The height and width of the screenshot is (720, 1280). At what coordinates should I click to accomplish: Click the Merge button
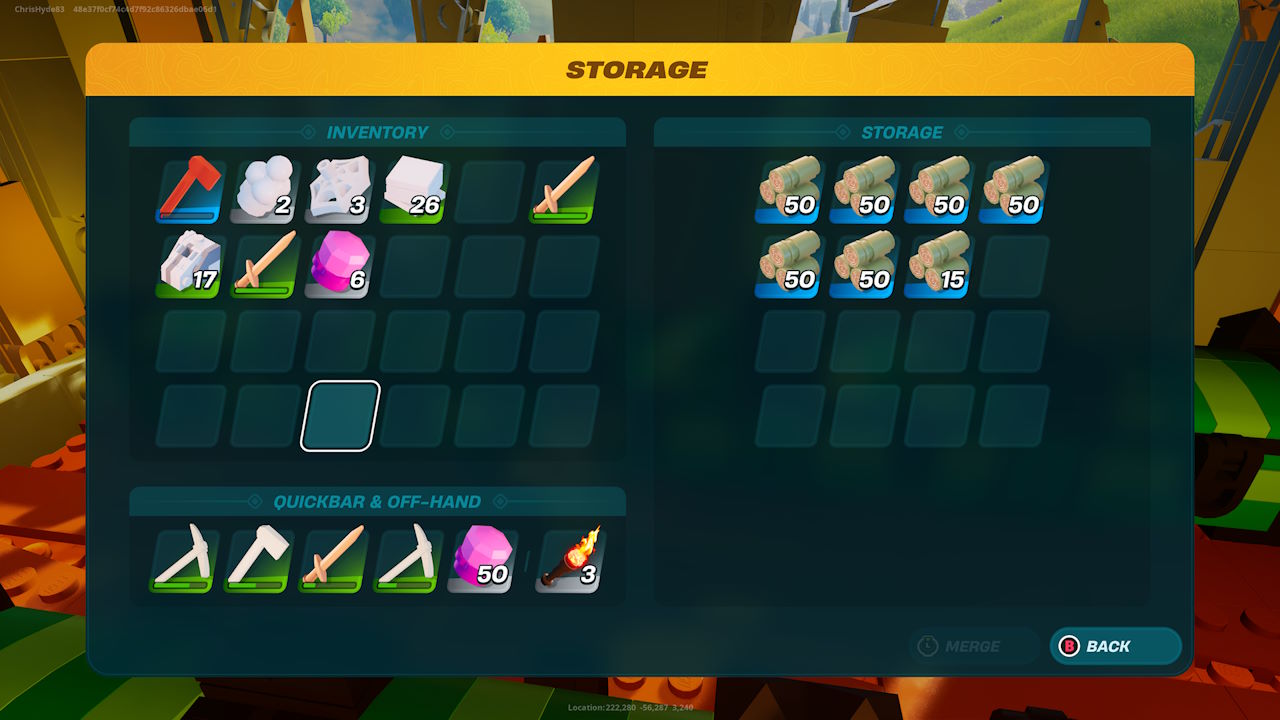[973, 646]
